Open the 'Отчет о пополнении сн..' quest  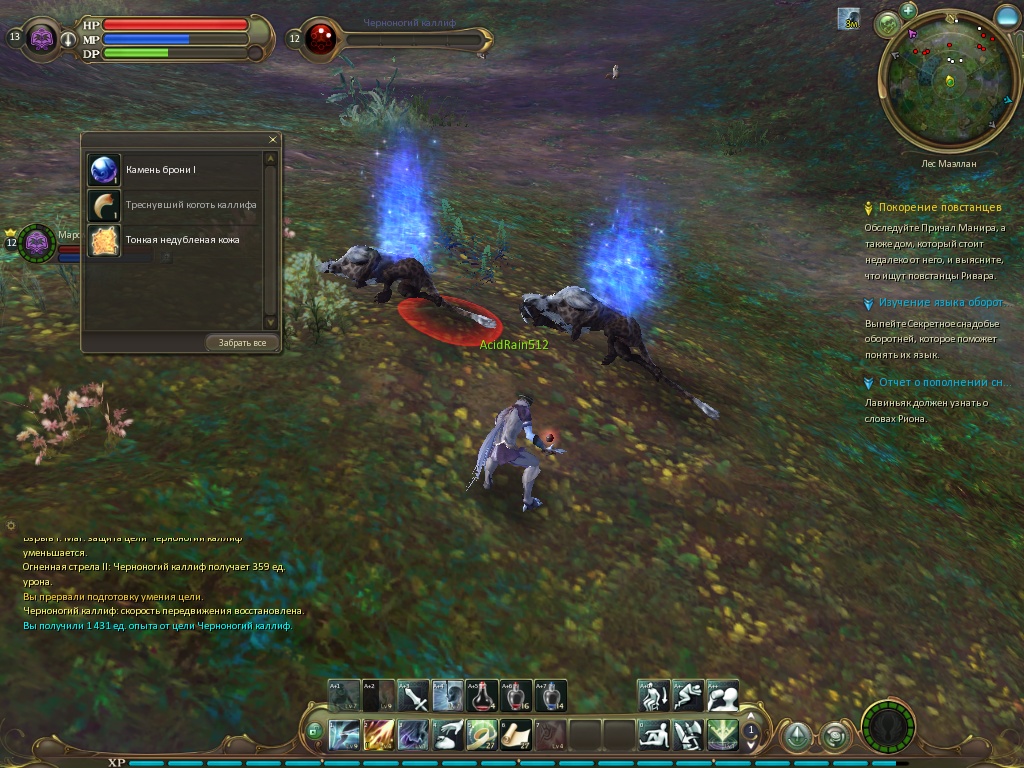[x=941, y=383]
